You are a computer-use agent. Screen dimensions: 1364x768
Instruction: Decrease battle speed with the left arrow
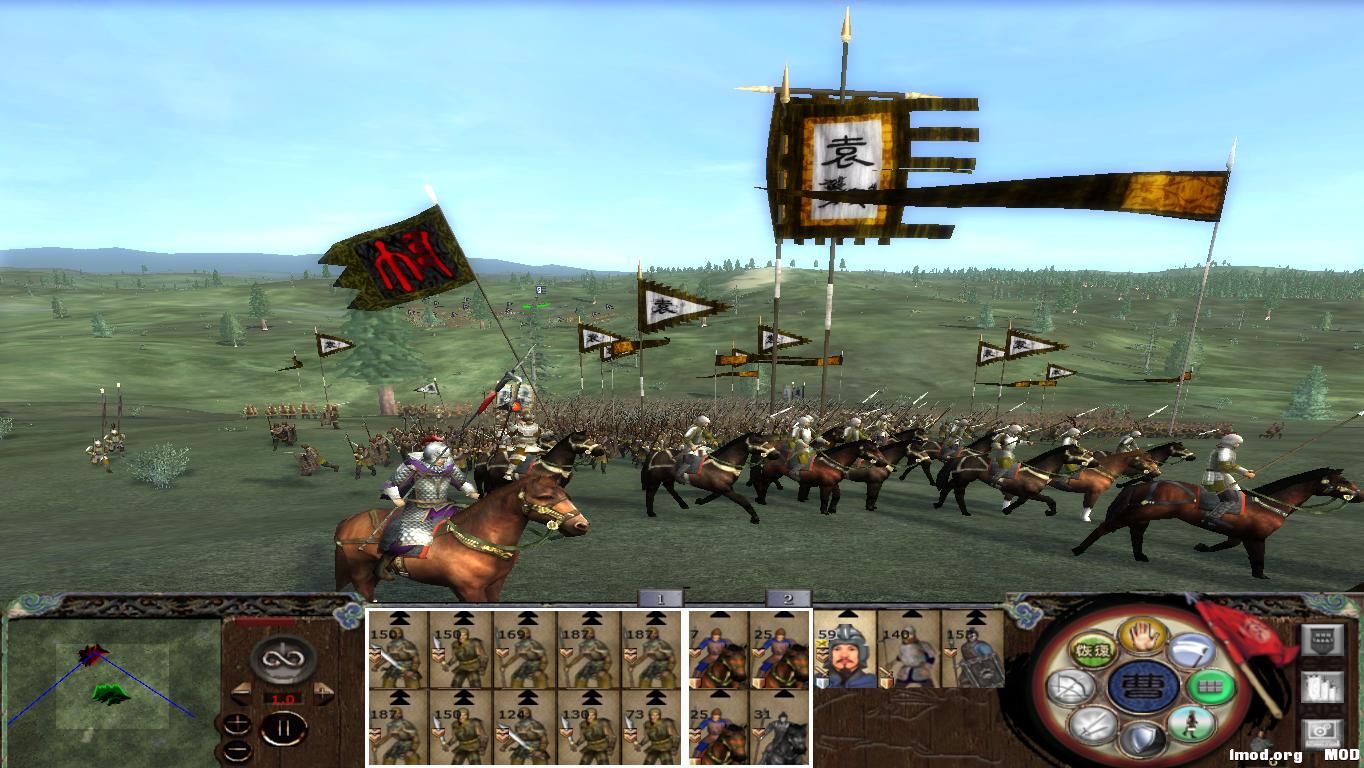click(243, 691)
